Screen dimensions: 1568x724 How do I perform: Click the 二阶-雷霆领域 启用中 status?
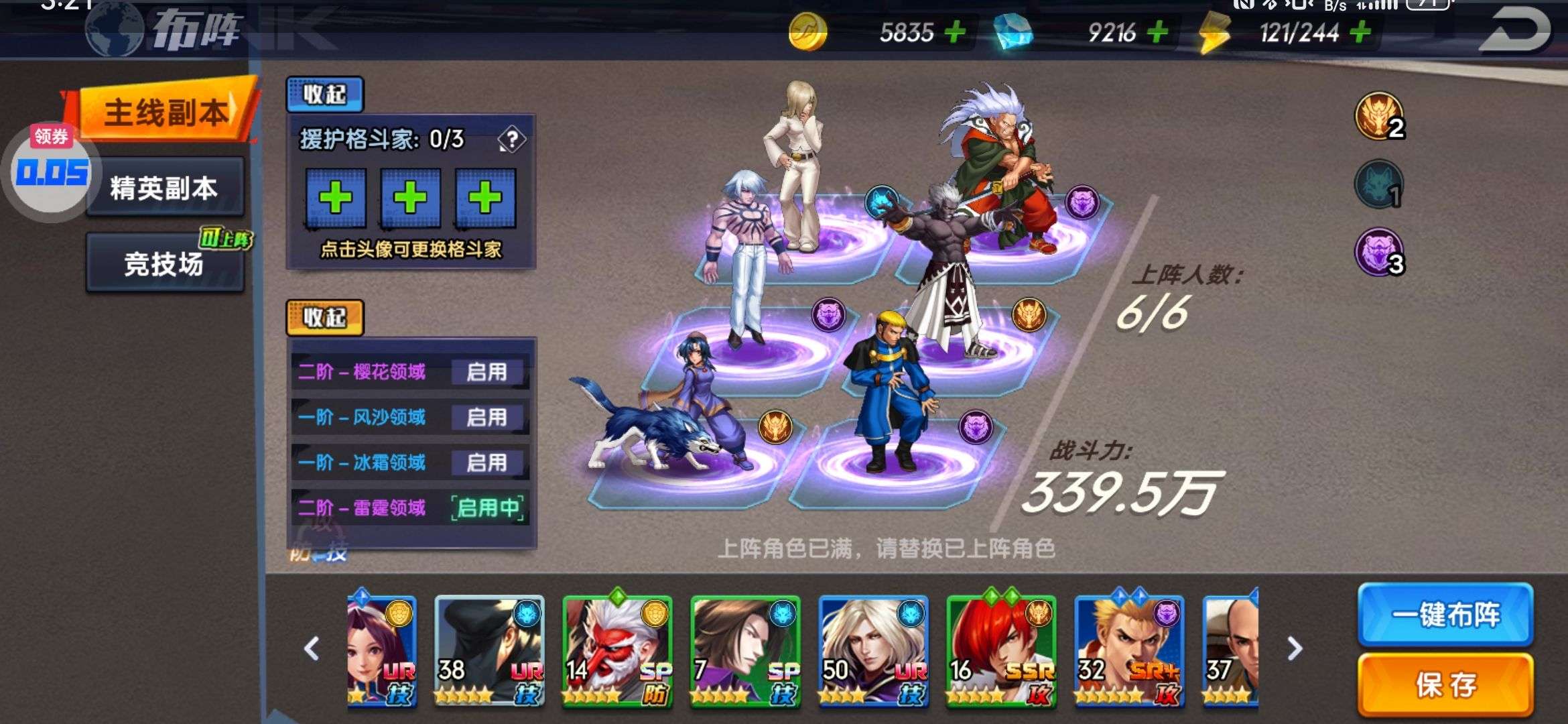point(487,508)
